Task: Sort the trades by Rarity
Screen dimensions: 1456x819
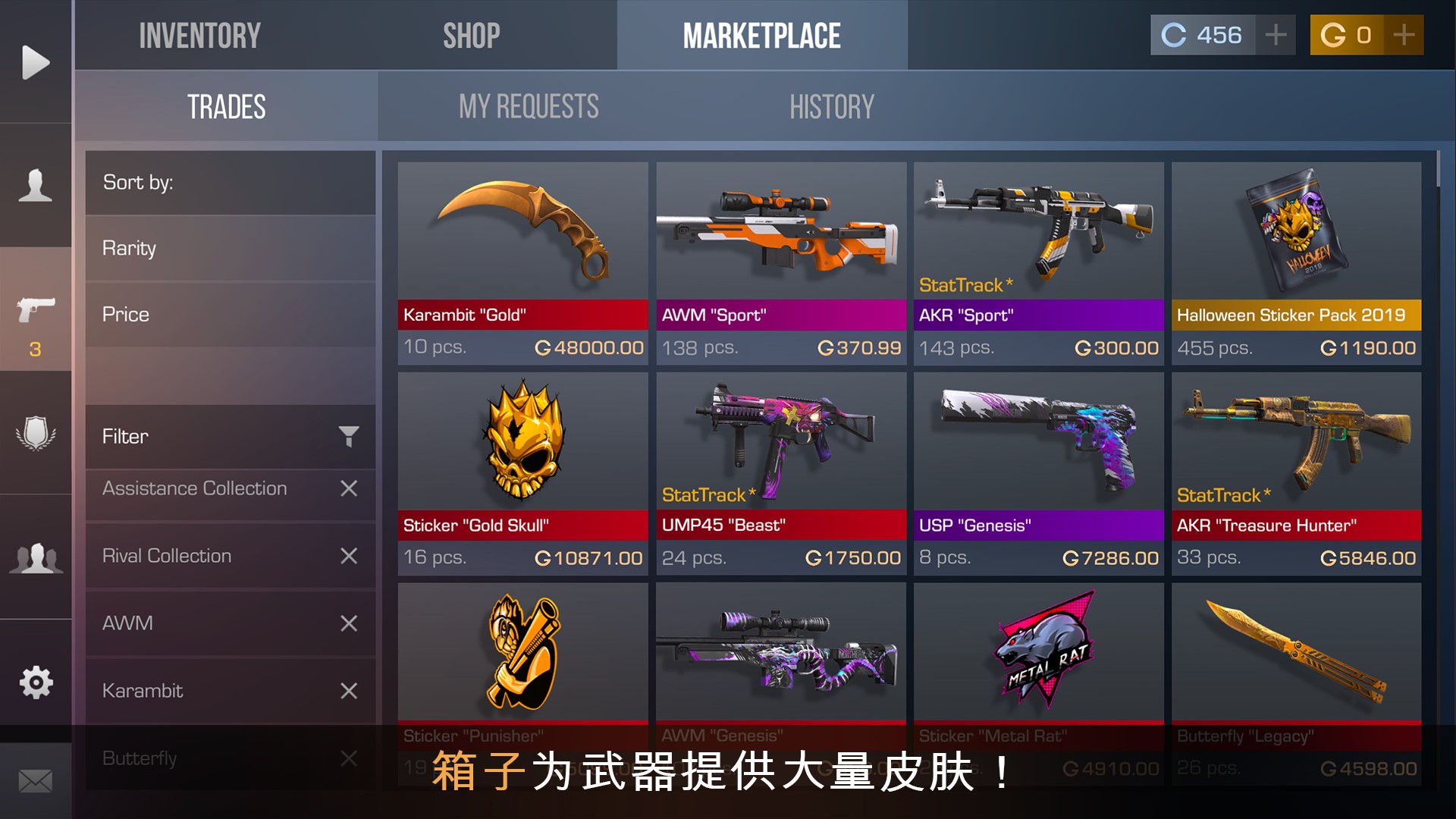Action: tap(230, 248)
